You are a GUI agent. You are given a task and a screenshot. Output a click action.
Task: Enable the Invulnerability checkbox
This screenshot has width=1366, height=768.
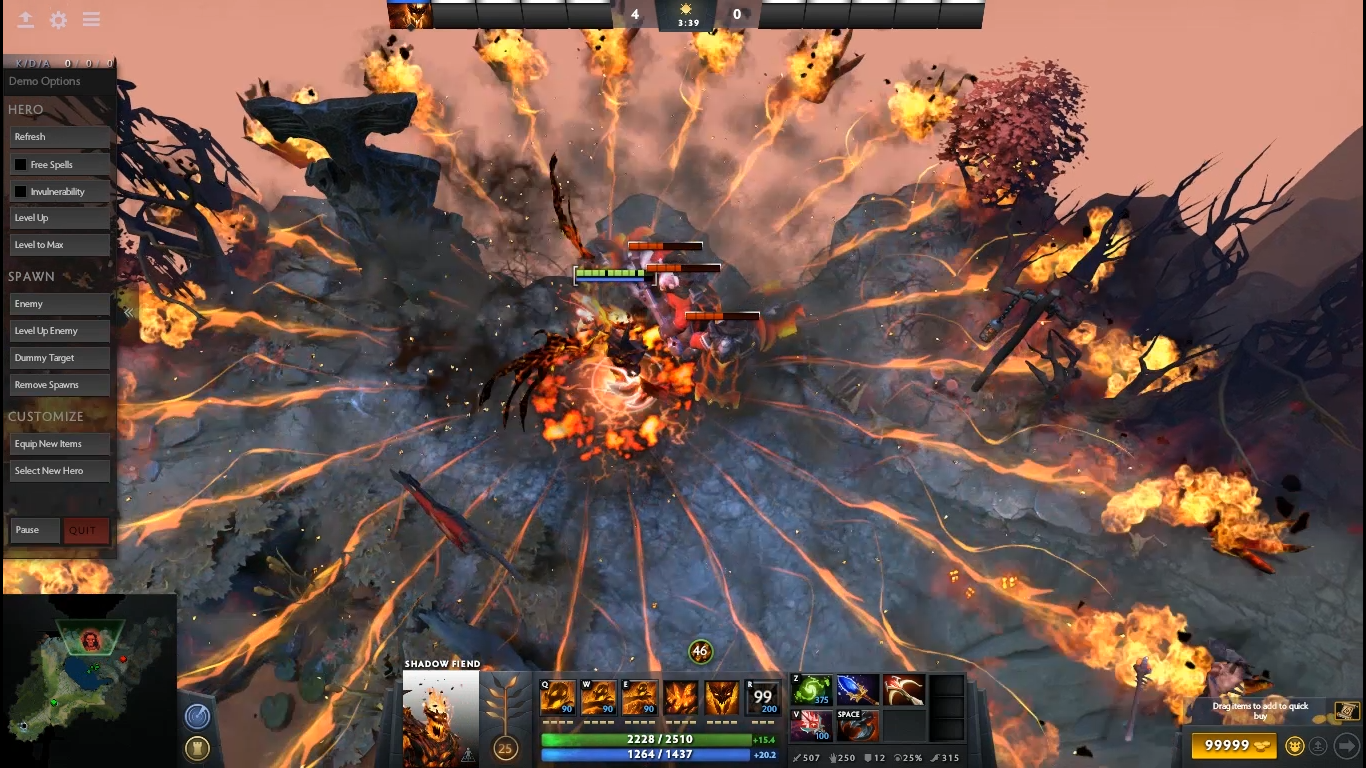tap(20, 192)
